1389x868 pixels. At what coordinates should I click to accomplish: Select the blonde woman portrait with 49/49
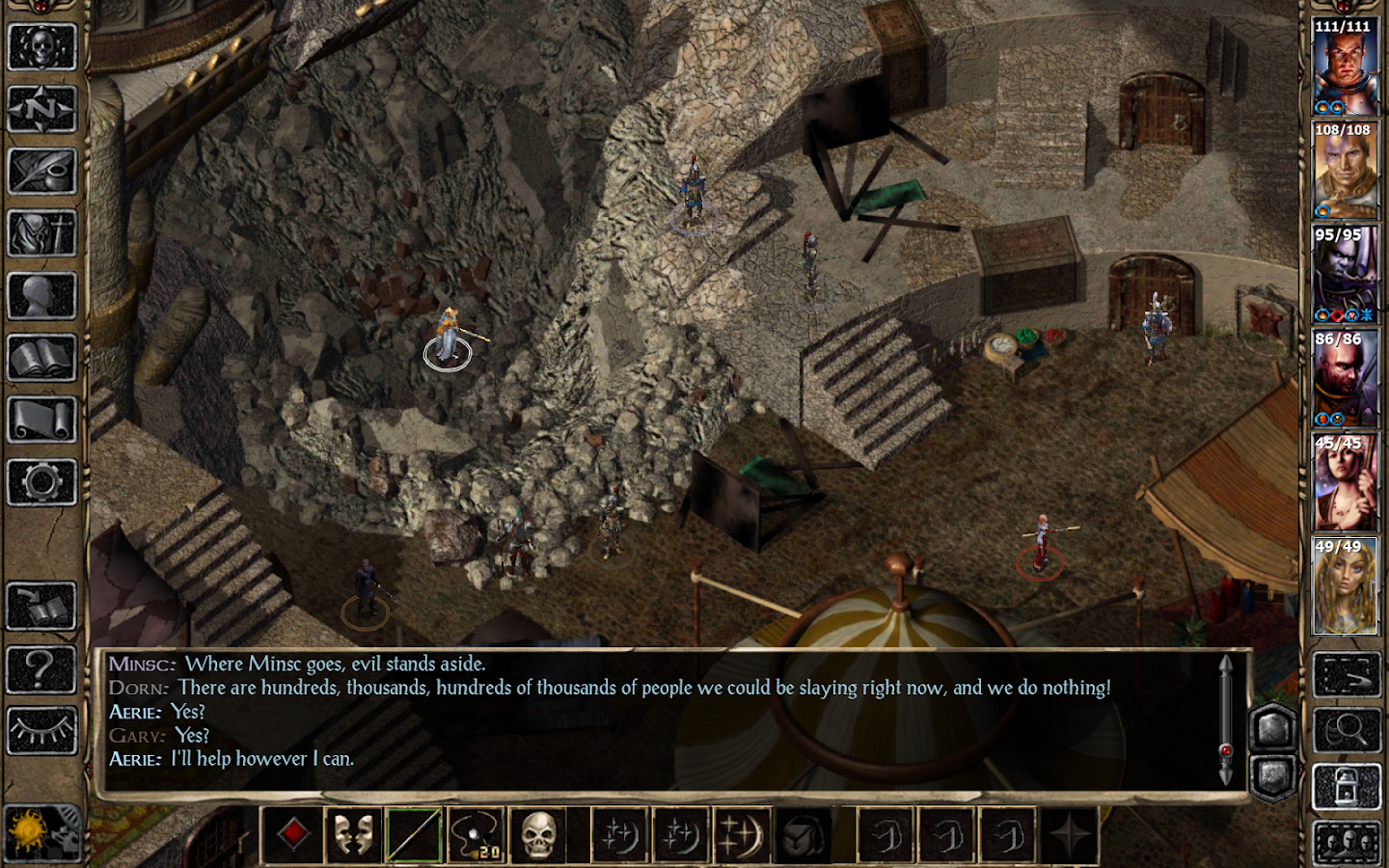pos(1345,586)
